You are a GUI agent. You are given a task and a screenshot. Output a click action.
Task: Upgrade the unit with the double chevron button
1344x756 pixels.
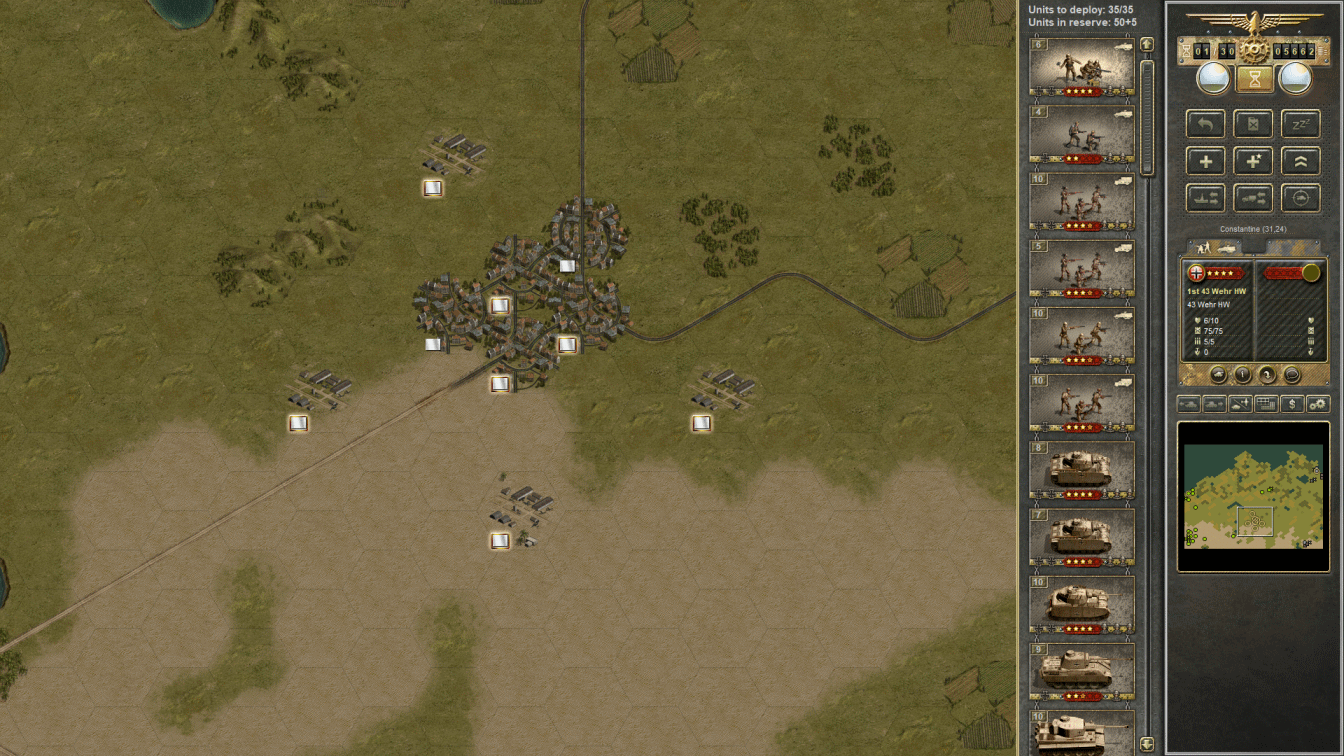click(x=1301, y=161)
